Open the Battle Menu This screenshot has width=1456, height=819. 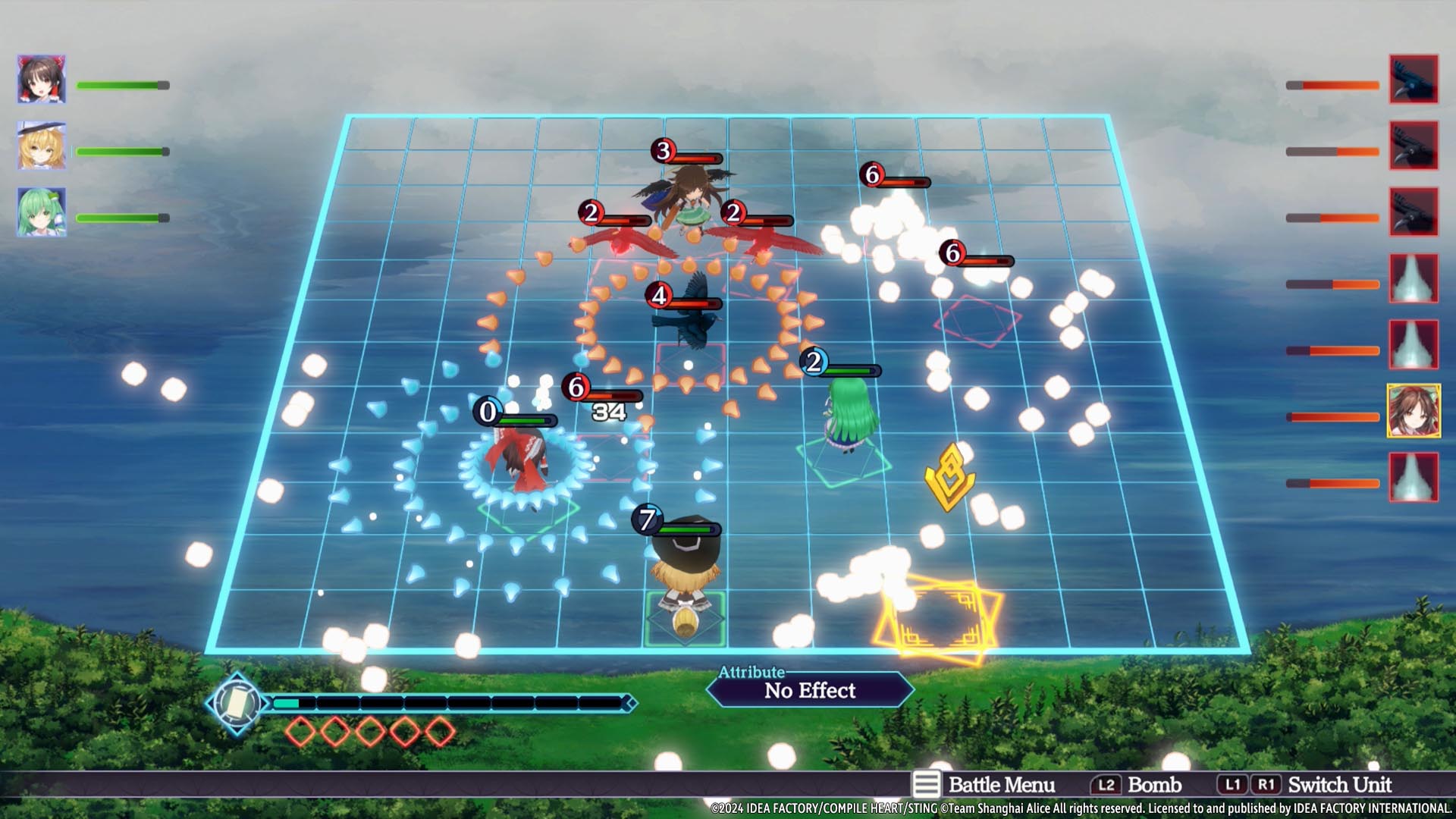984,785
